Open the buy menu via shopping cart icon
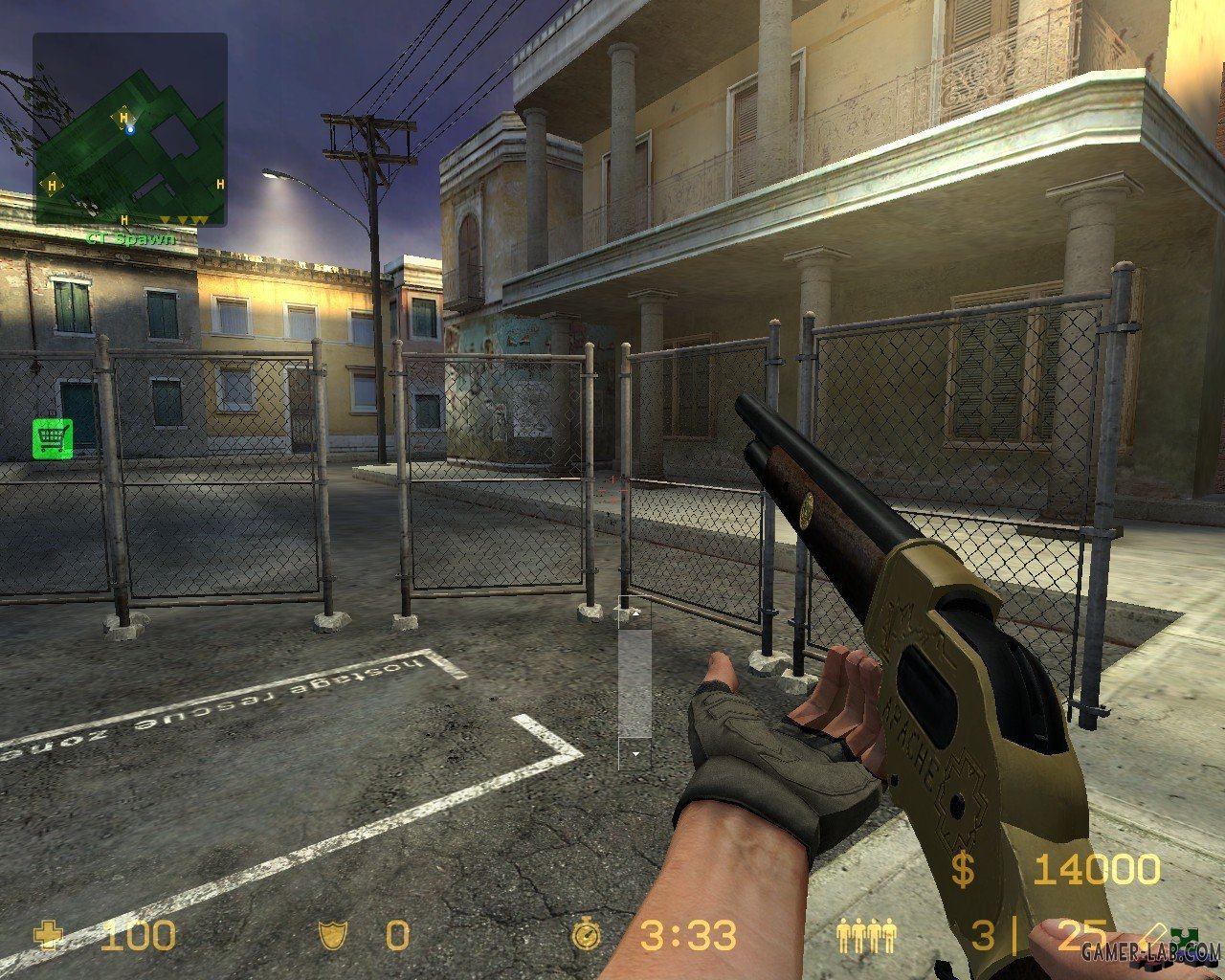1225x980 pixels. (53, 437)
